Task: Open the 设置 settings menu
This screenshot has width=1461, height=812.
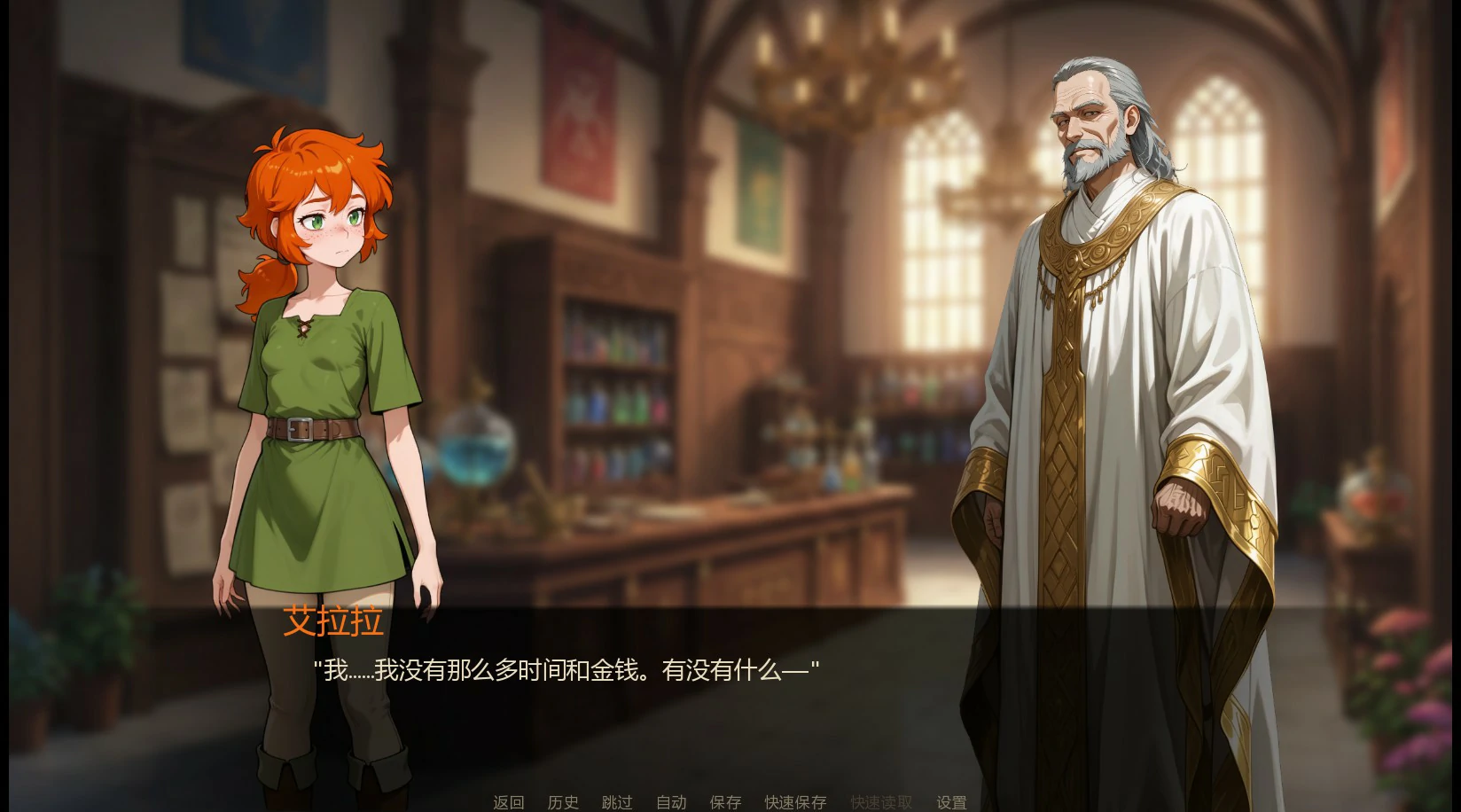Action: point(950,801)
